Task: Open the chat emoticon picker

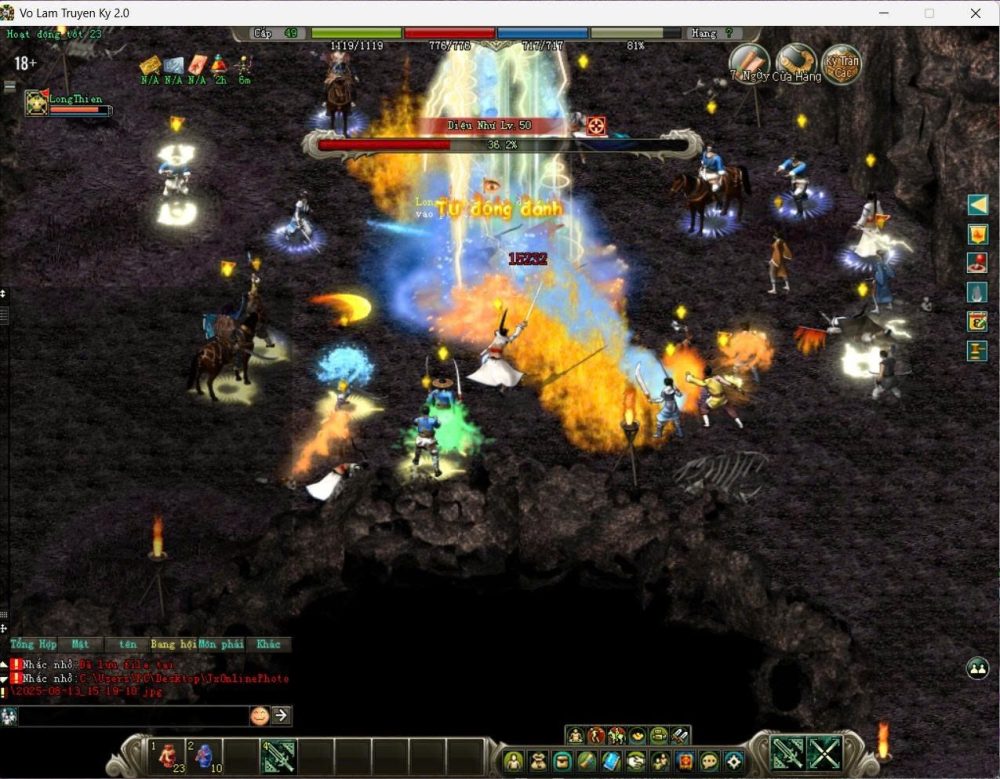Action: [x=259, y=715]
